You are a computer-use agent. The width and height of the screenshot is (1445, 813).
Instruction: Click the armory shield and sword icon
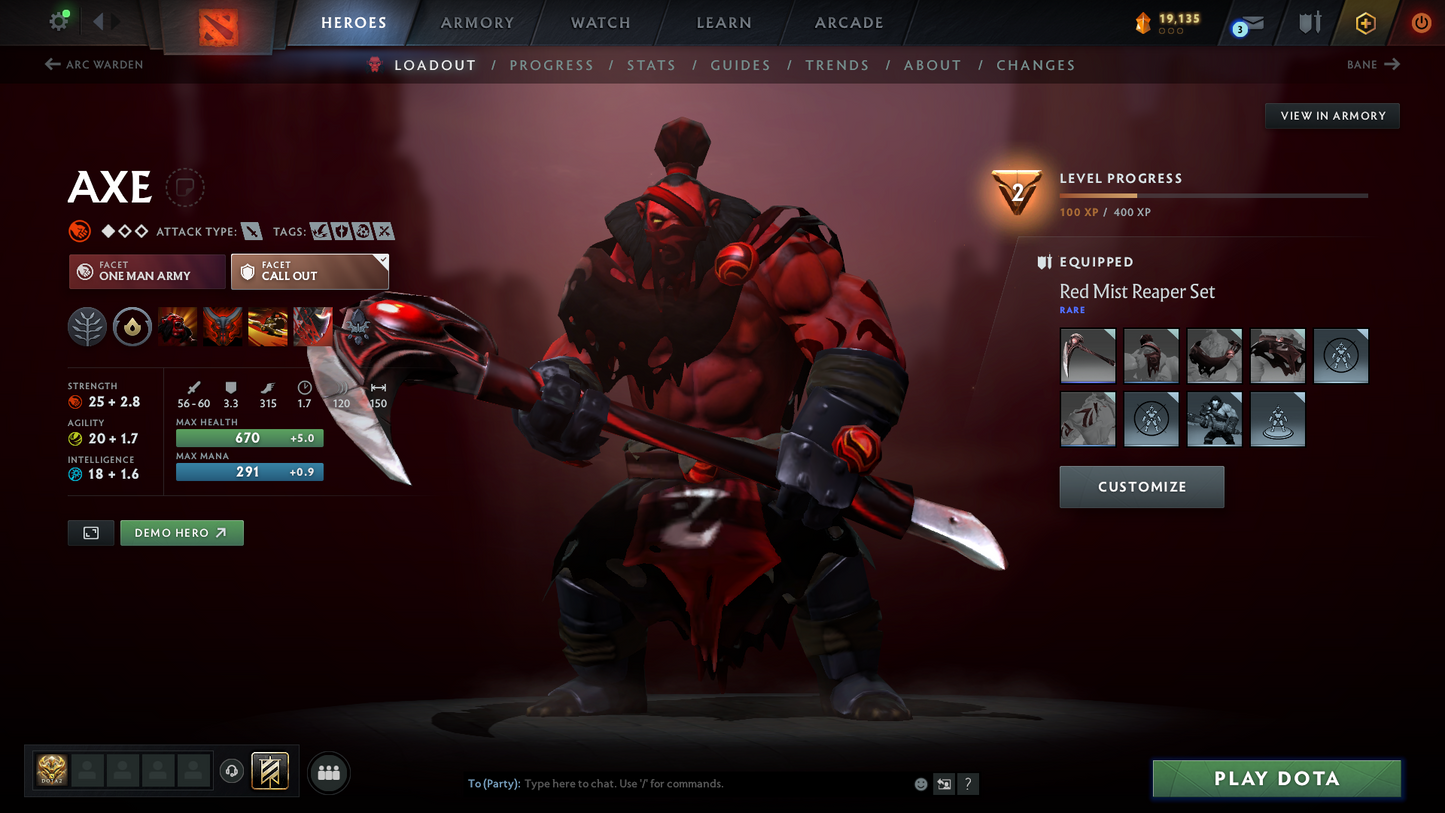point(1310,22)
